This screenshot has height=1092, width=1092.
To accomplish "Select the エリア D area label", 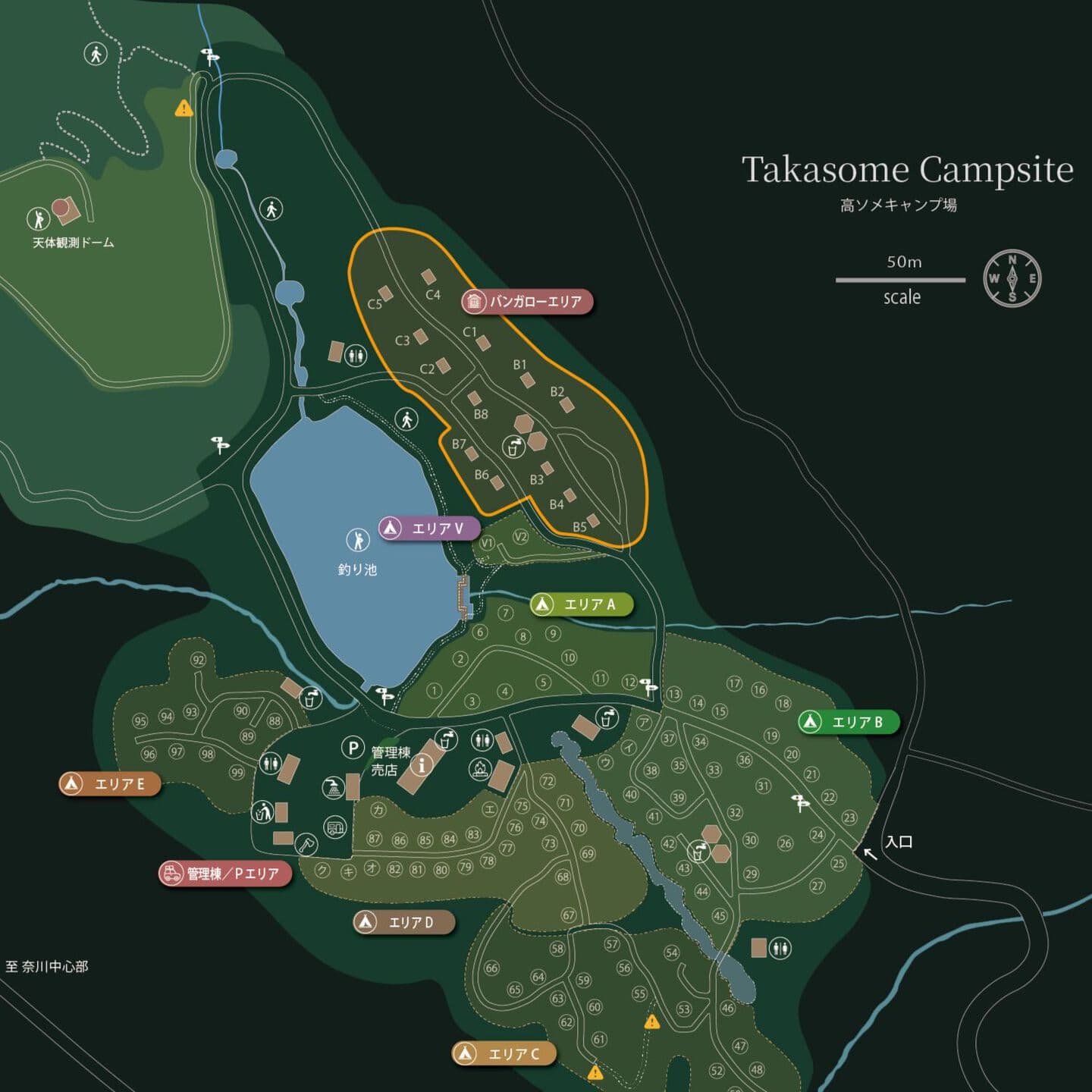I will tap(405, 922).
